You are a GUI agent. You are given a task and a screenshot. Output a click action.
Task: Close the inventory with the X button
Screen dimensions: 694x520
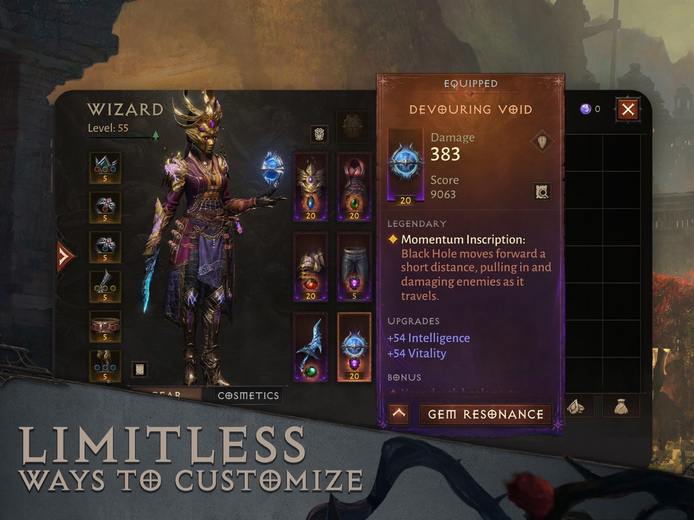627,109
